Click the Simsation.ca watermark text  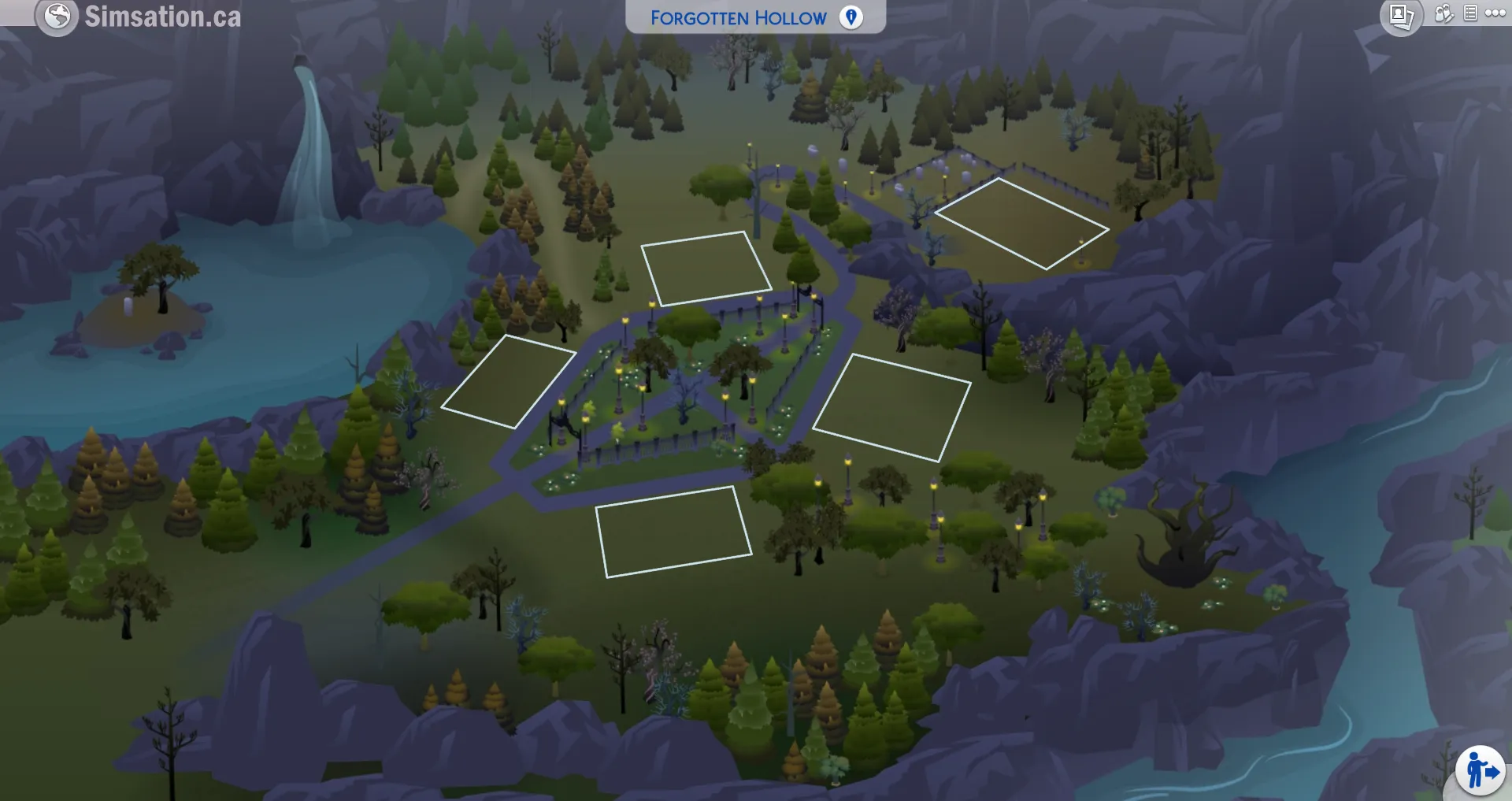pyautogui.click(x=161, y=16)
